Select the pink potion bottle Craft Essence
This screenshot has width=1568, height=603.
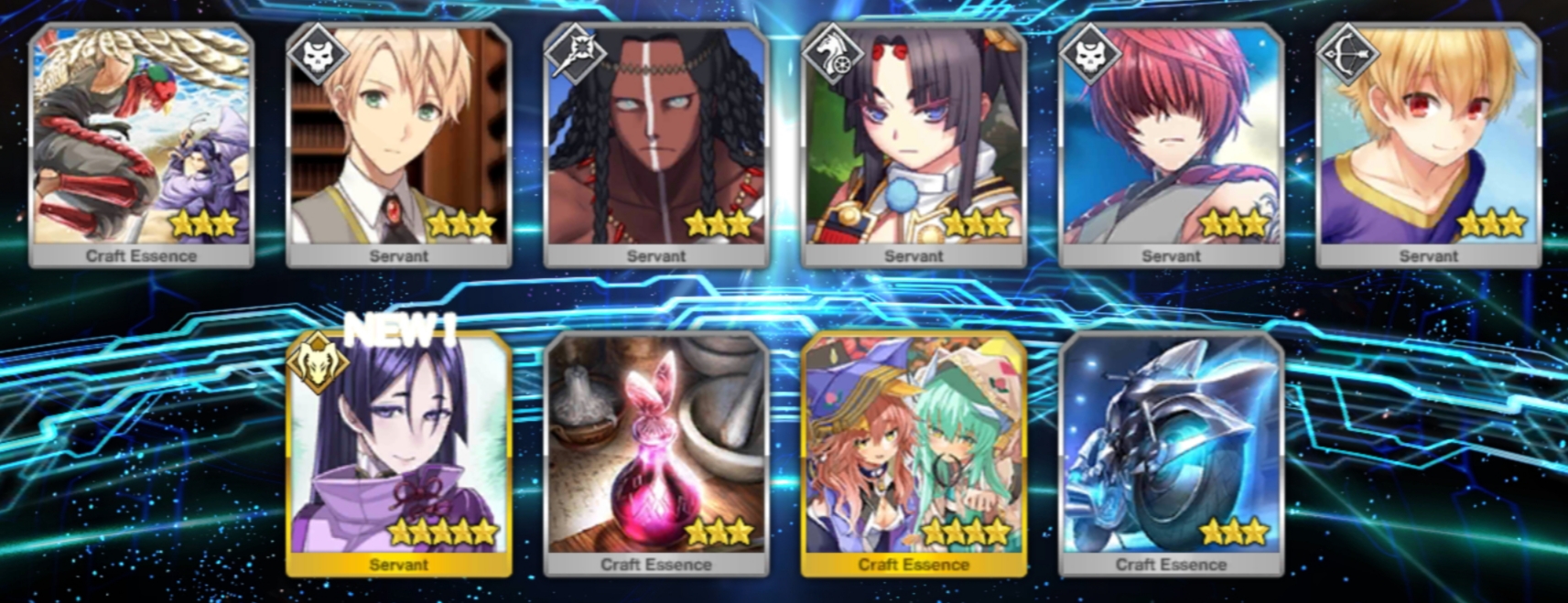[x=655, y=454]
